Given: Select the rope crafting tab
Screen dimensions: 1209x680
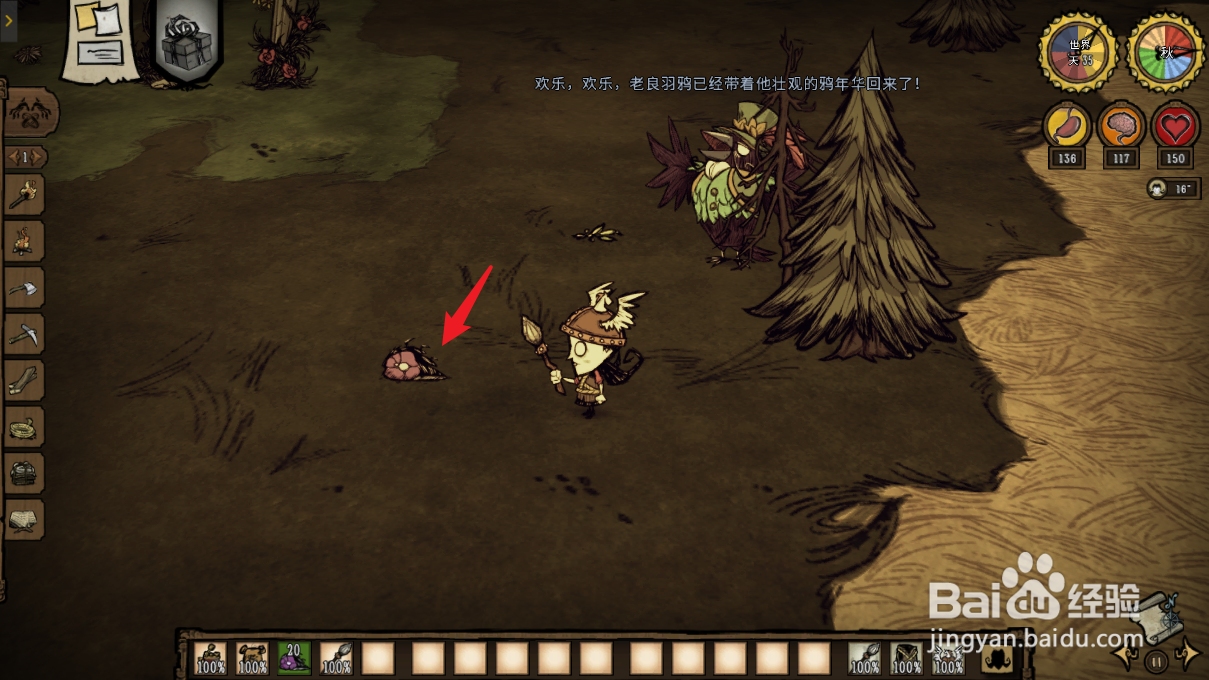Looking at the screenshot, I should click(x=24, y=427).
